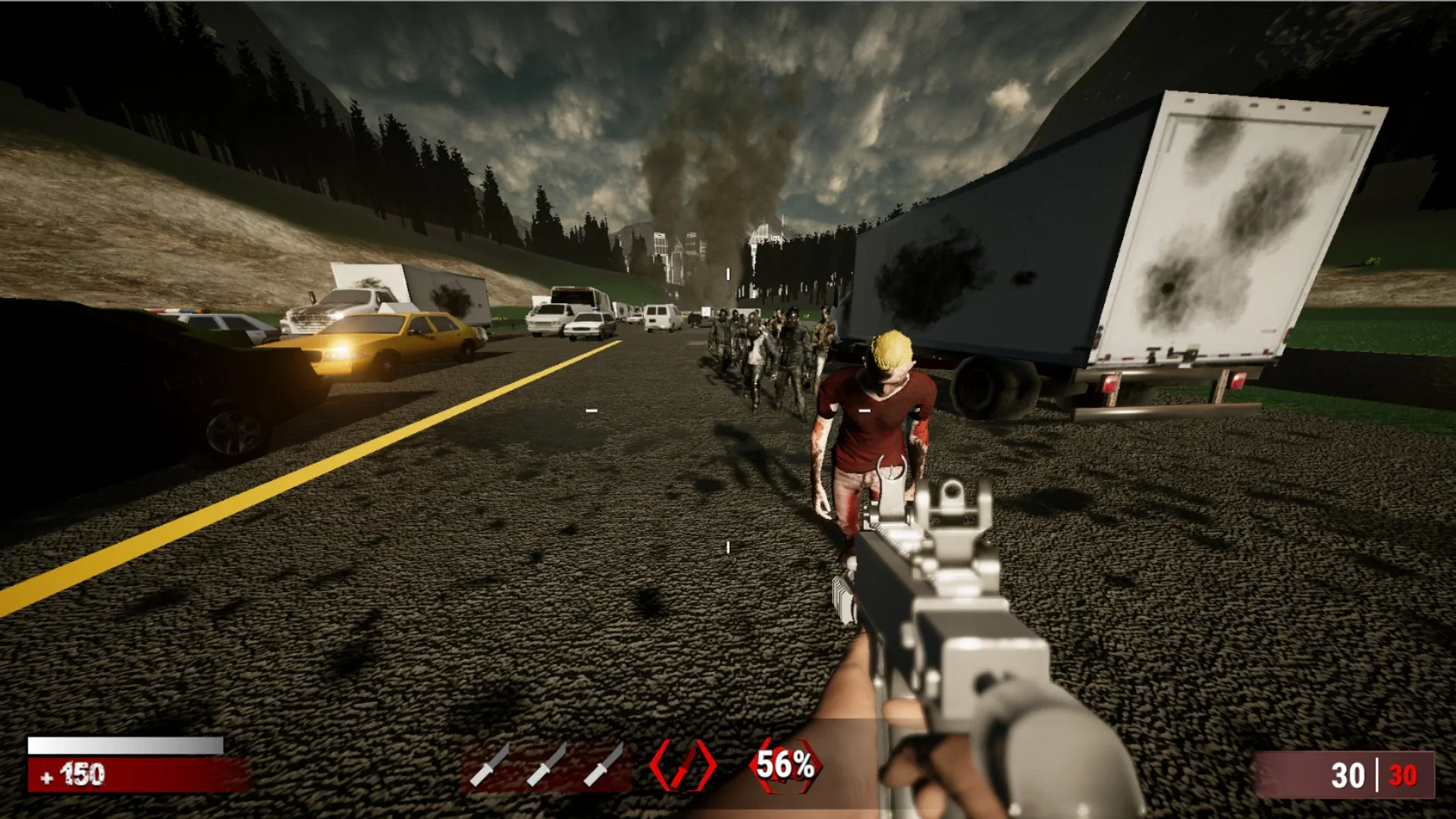Click the crosshair at screen center

coord(728,409)
